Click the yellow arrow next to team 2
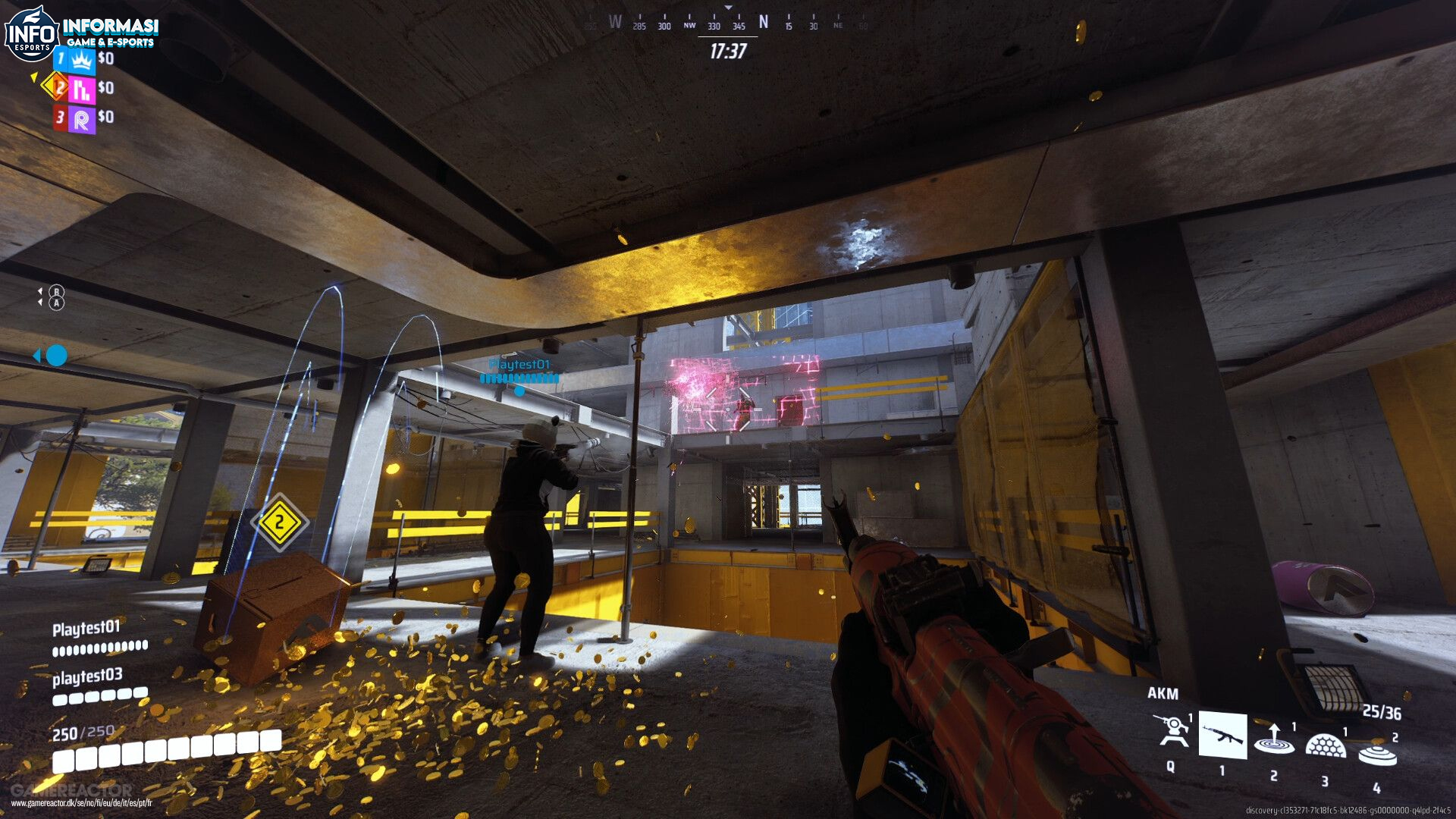The height and width of the screenshot is (819, 1456). point(34,78)
